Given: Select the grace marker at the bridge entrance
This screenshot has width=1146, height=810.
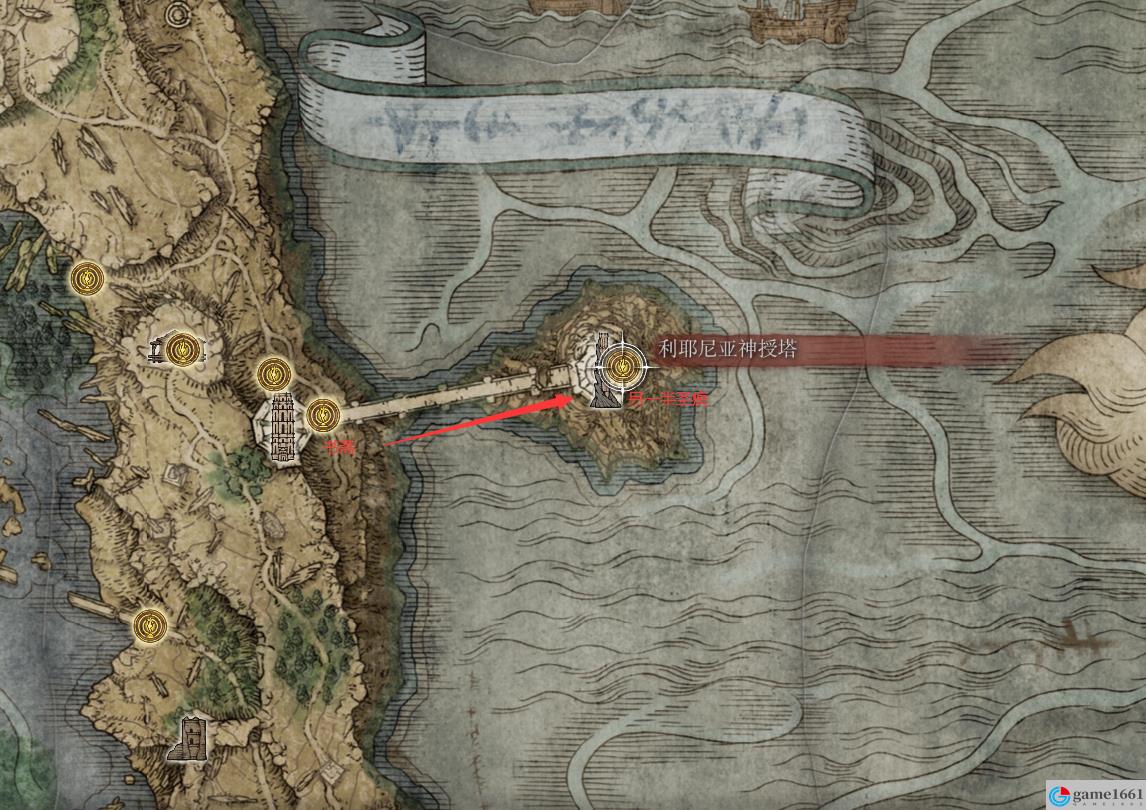Looking at the screenshot, I should click(x=322, y=414).
